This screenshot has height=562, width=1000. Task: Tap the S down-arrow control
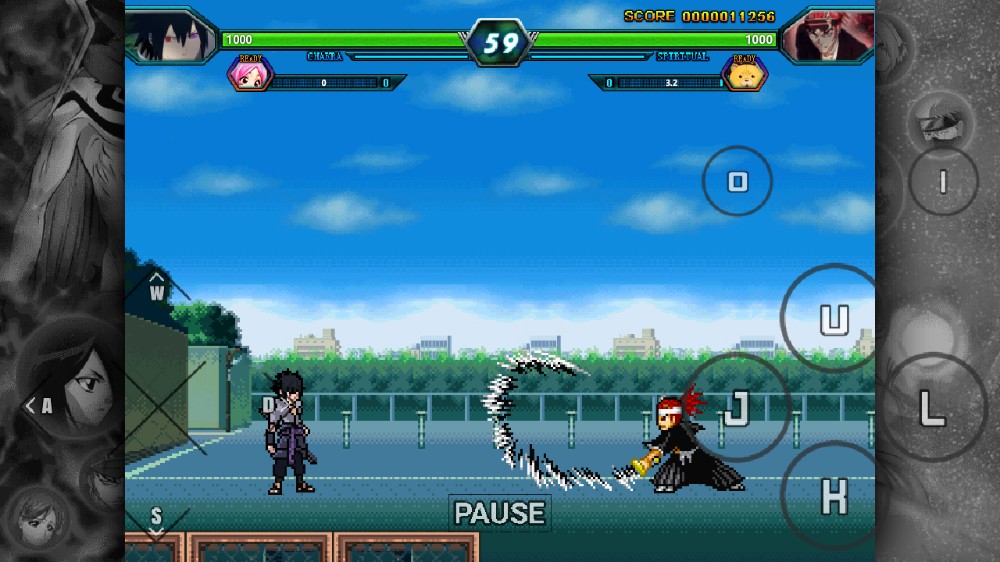(x=156, y=519)
